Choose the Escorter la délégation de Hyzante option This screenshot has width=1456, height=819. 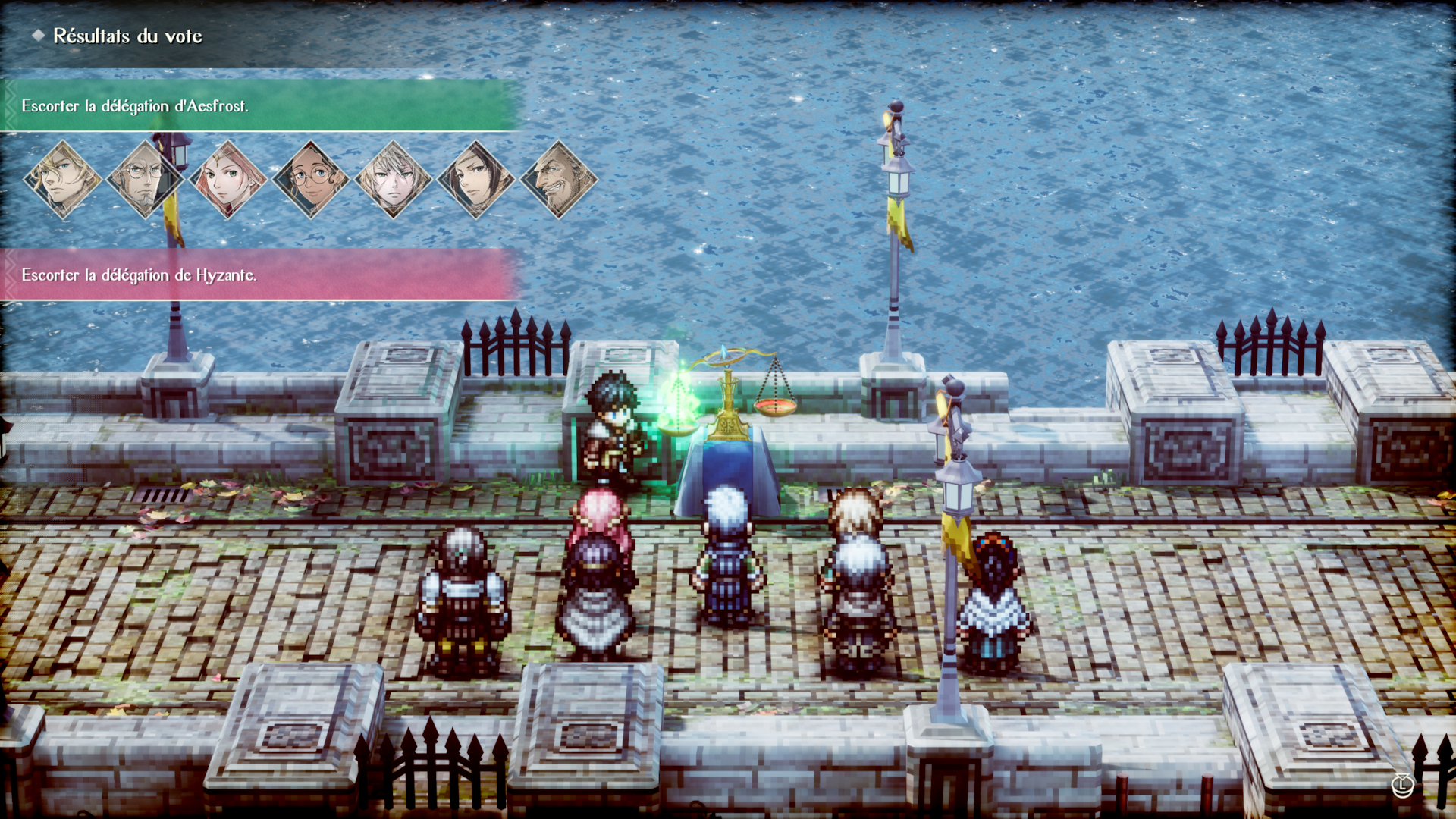point(258,275)
